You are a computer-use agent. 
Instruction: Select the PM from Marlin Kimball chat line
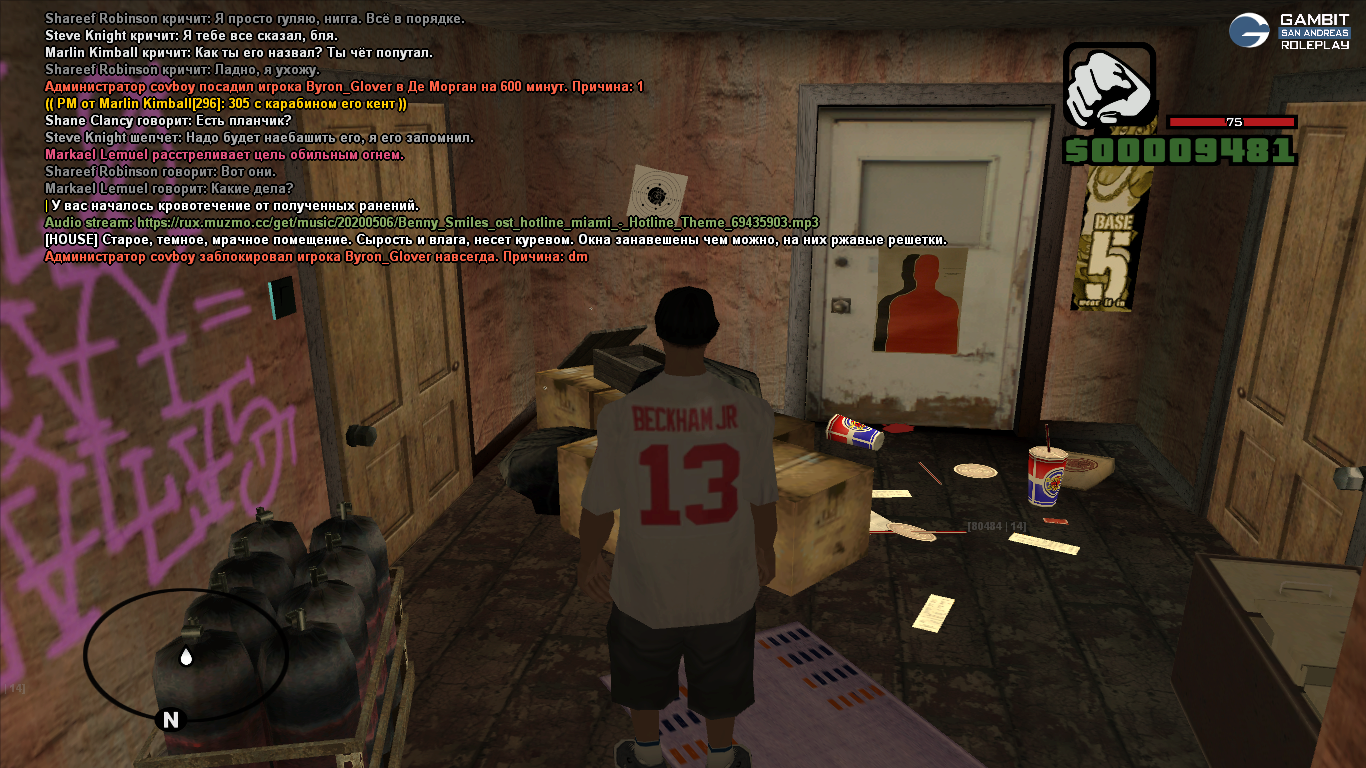pos(226,104)
